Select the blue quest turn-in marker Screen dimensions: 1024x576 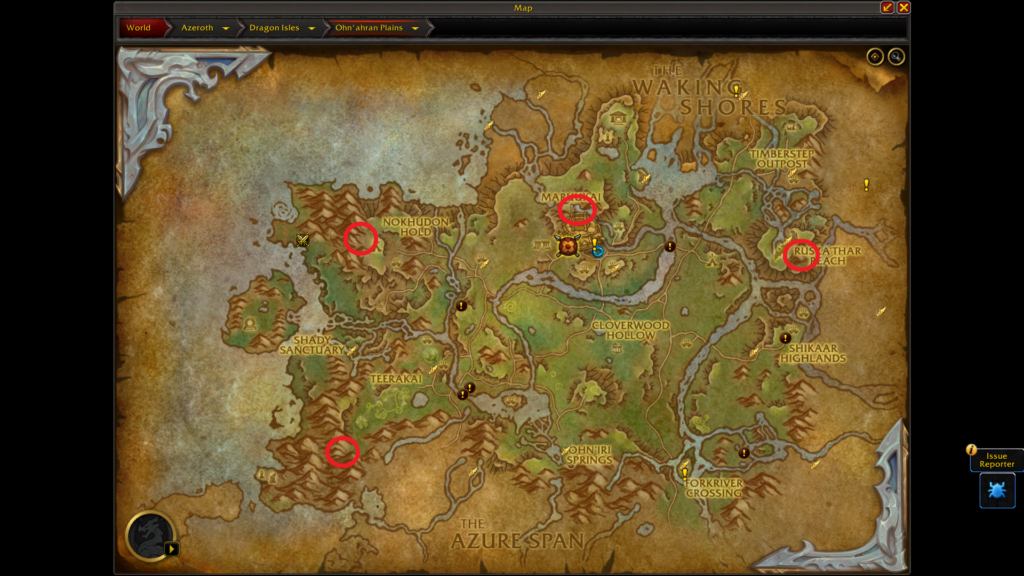point(598,249)
